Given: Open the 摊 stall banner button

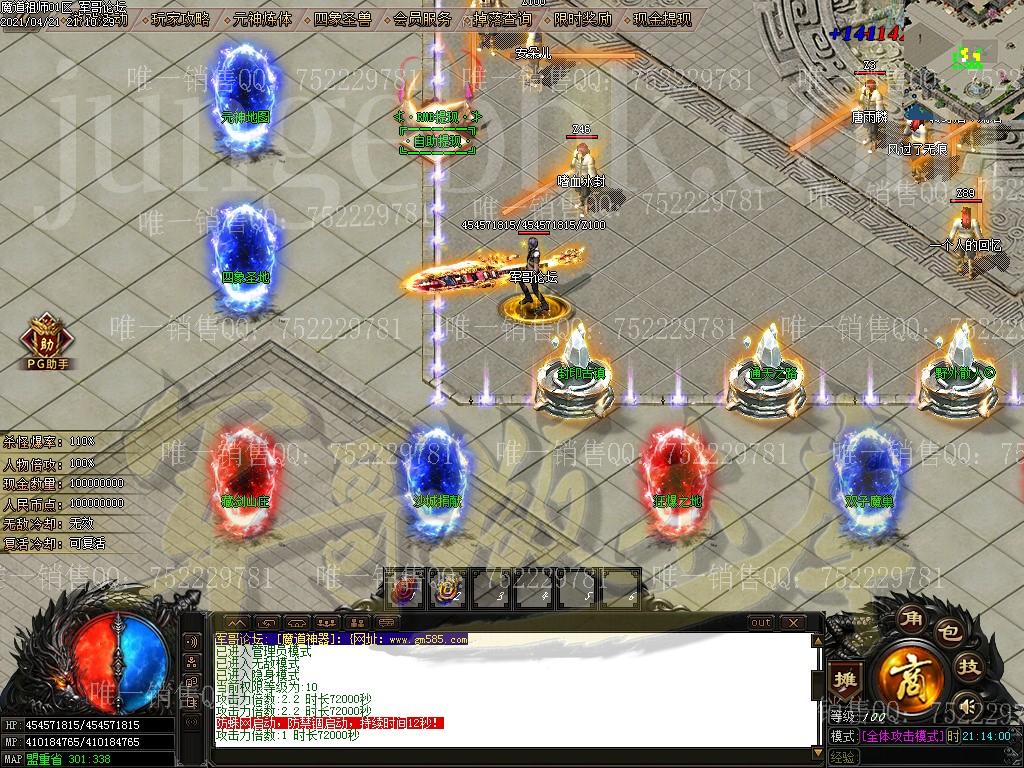Looking at the screenshot, I should pyautogui.click(x=845, y=680).
